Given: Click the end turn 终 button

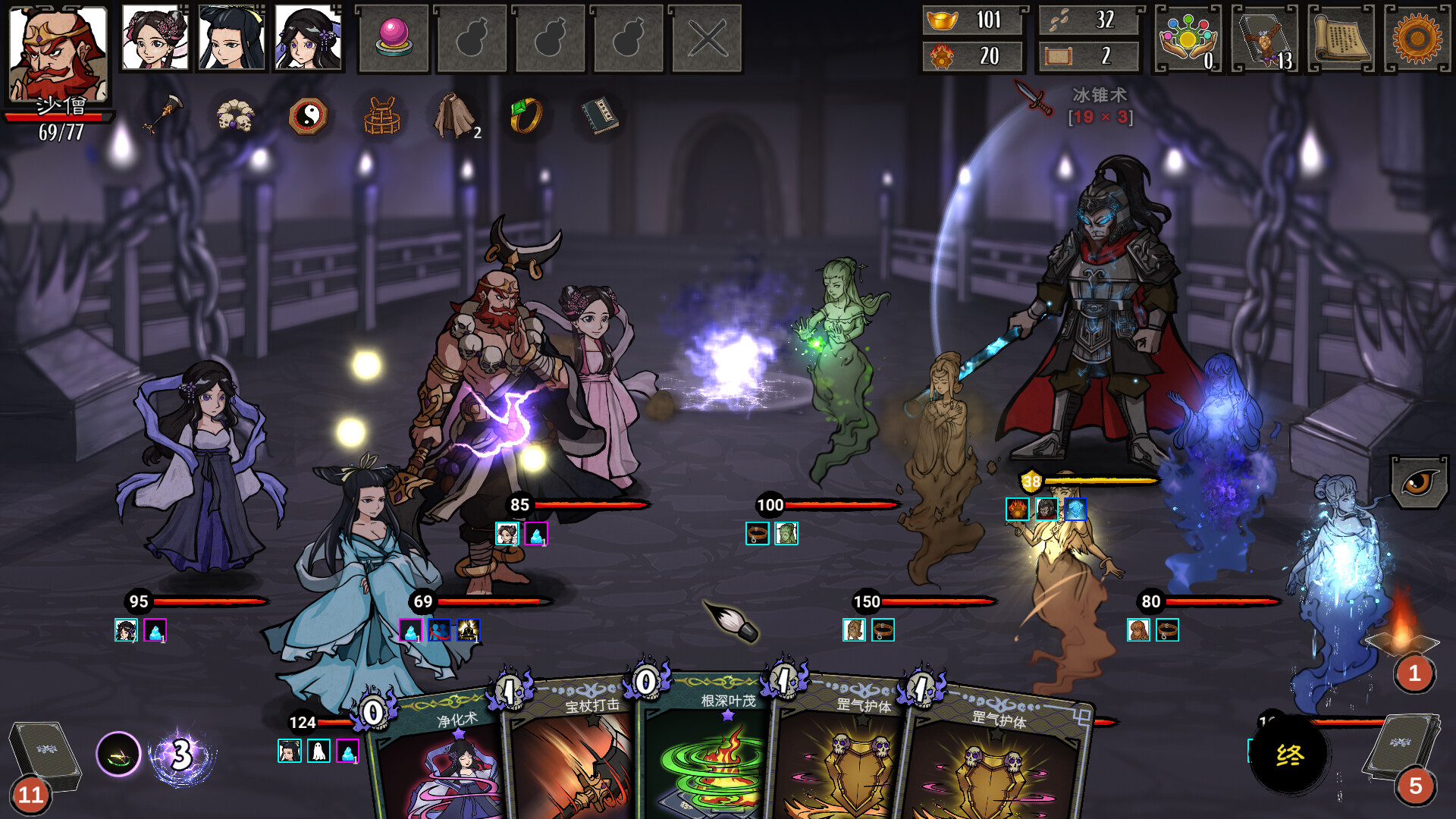Looking at the screenshot, I should tap(1289, 755).
